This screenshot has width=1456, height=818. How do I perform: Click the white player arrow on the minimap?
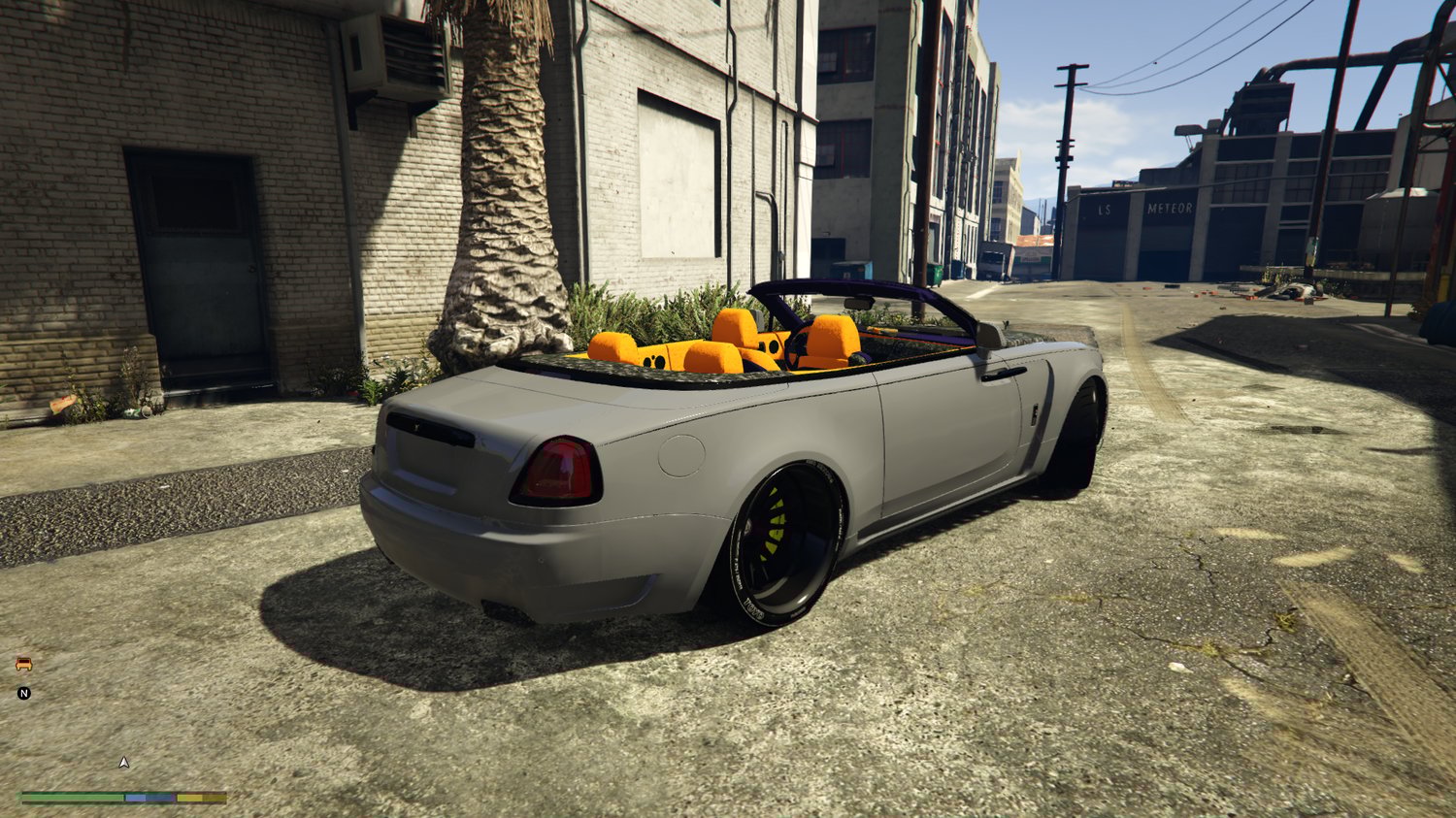[123, 763]
